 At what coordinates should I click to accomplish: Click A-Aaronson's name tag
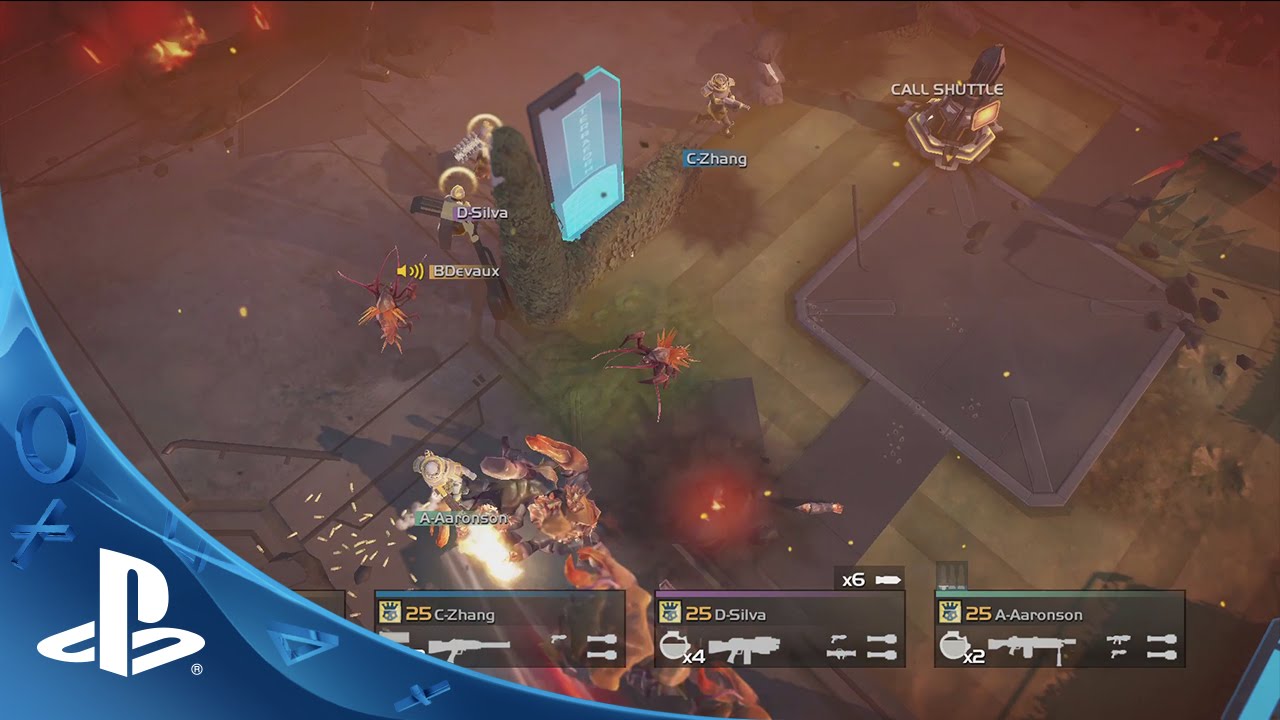463,518
